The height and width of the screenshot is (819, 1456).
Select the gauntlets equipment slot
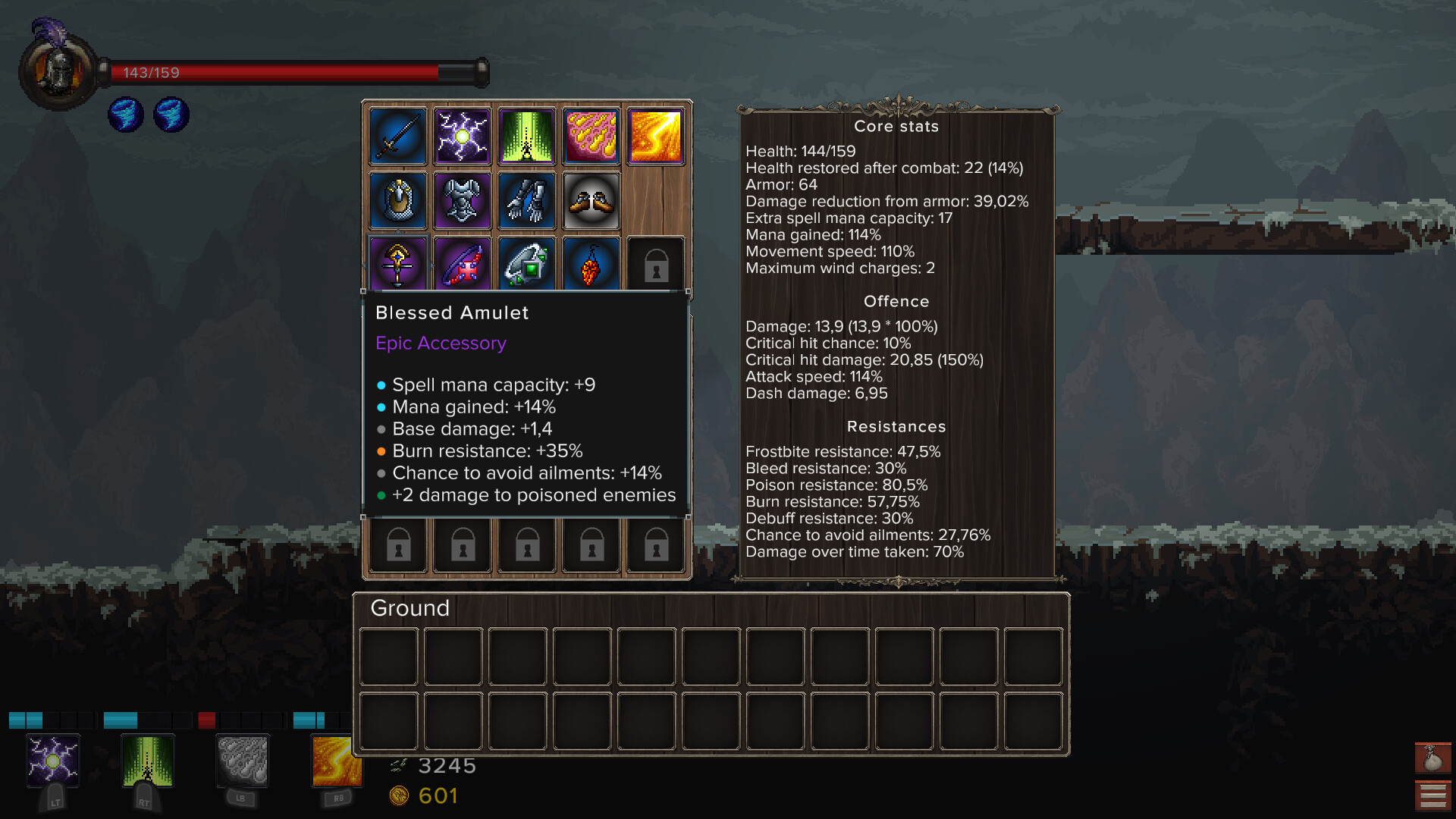coord(526,201)
